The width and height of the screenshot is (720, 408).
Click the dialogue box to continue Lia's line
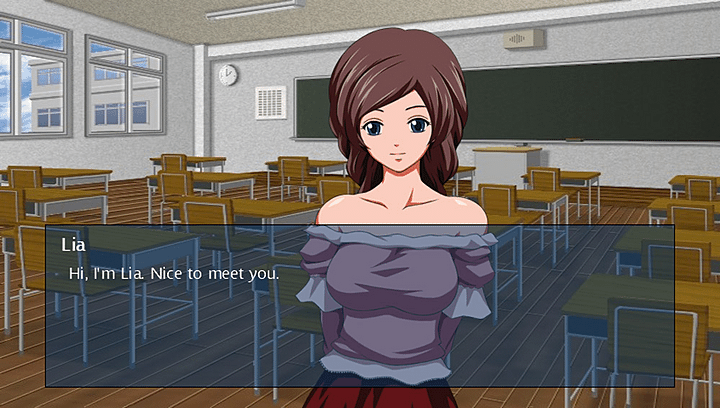point(359,310)
